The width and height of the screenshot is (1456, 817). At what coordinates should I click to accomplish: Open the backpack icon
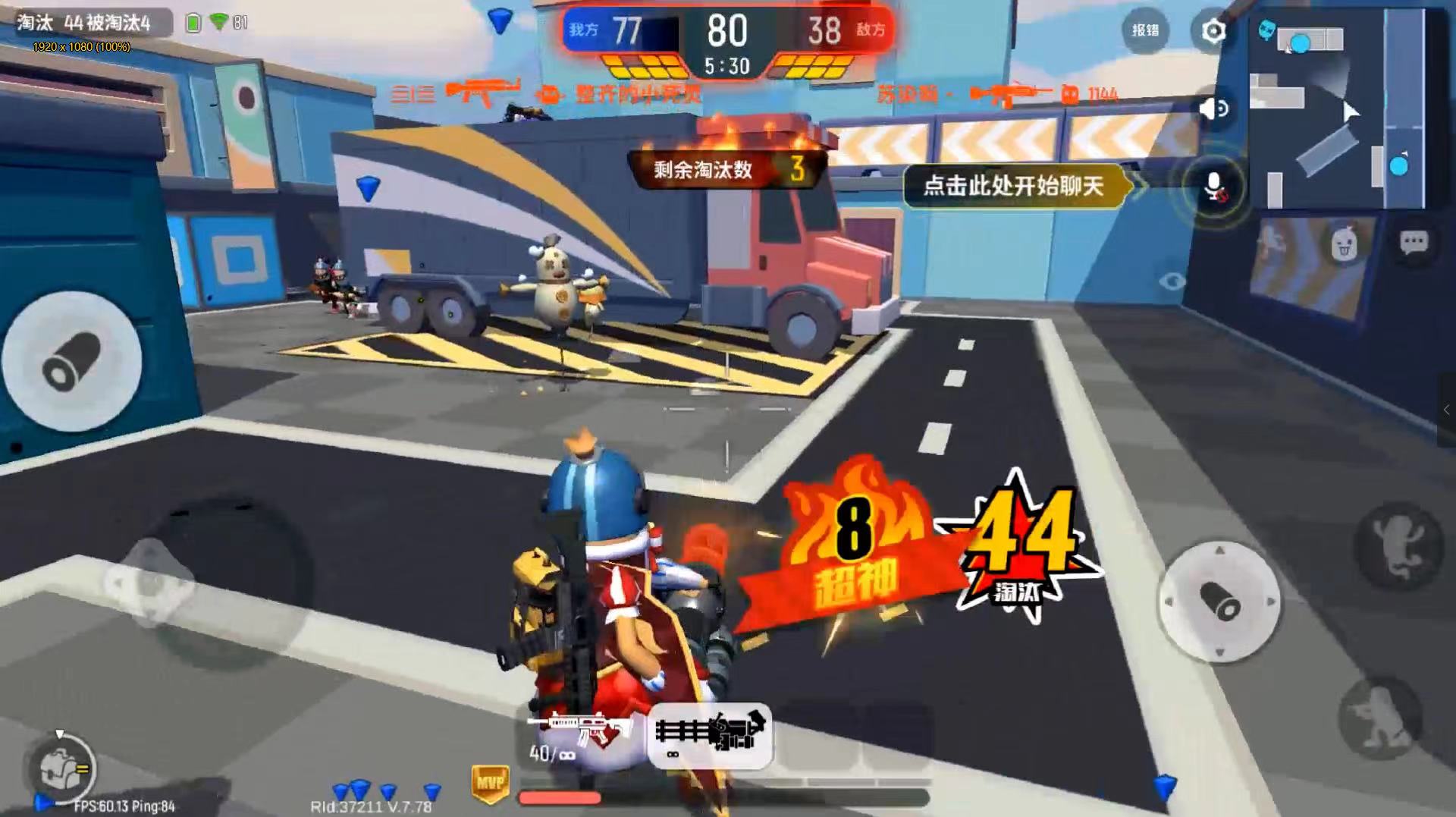(62, 769)
